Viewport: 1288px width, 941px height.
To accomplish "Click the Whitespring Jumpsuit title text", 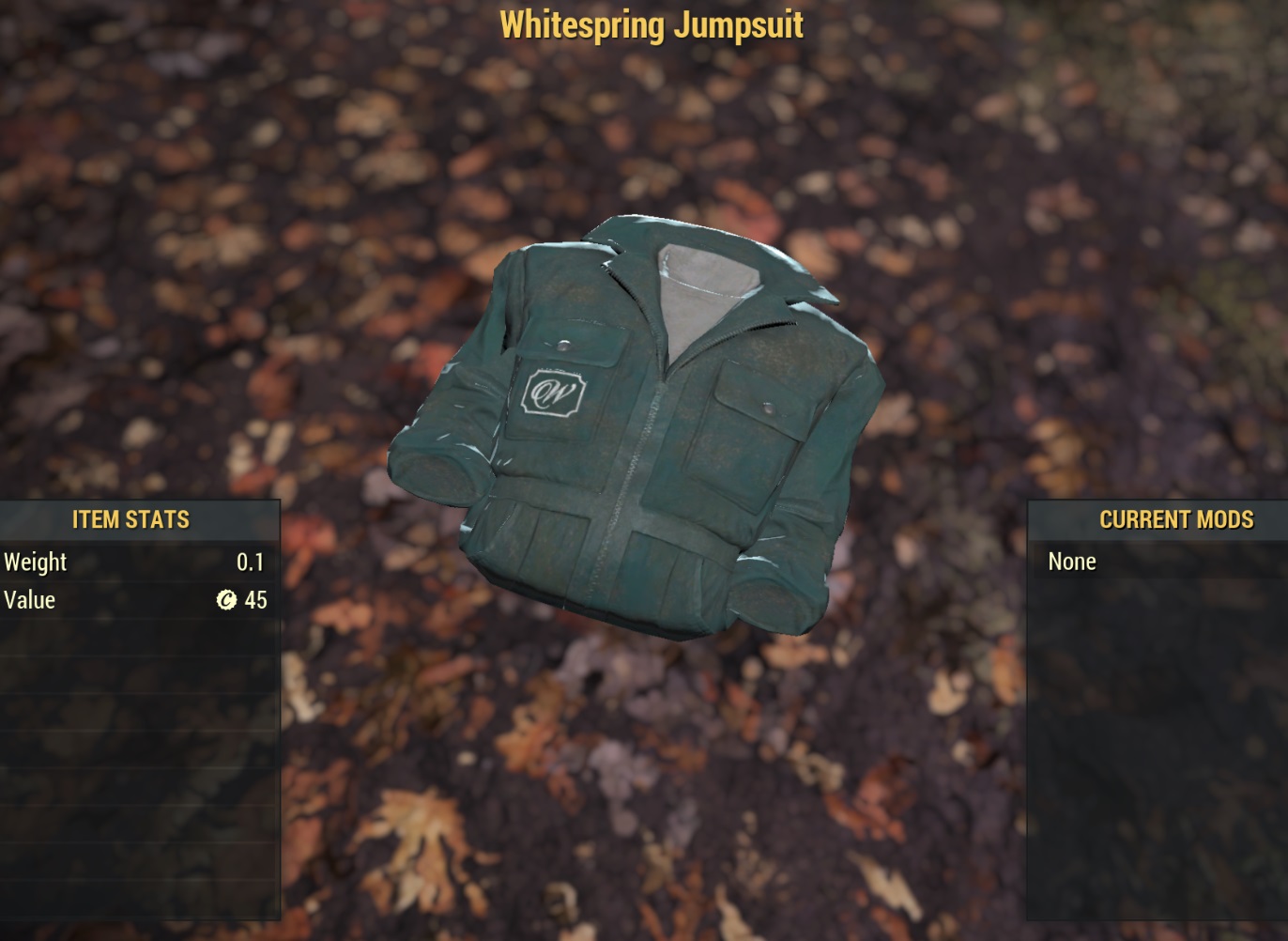I will (652, 25).
